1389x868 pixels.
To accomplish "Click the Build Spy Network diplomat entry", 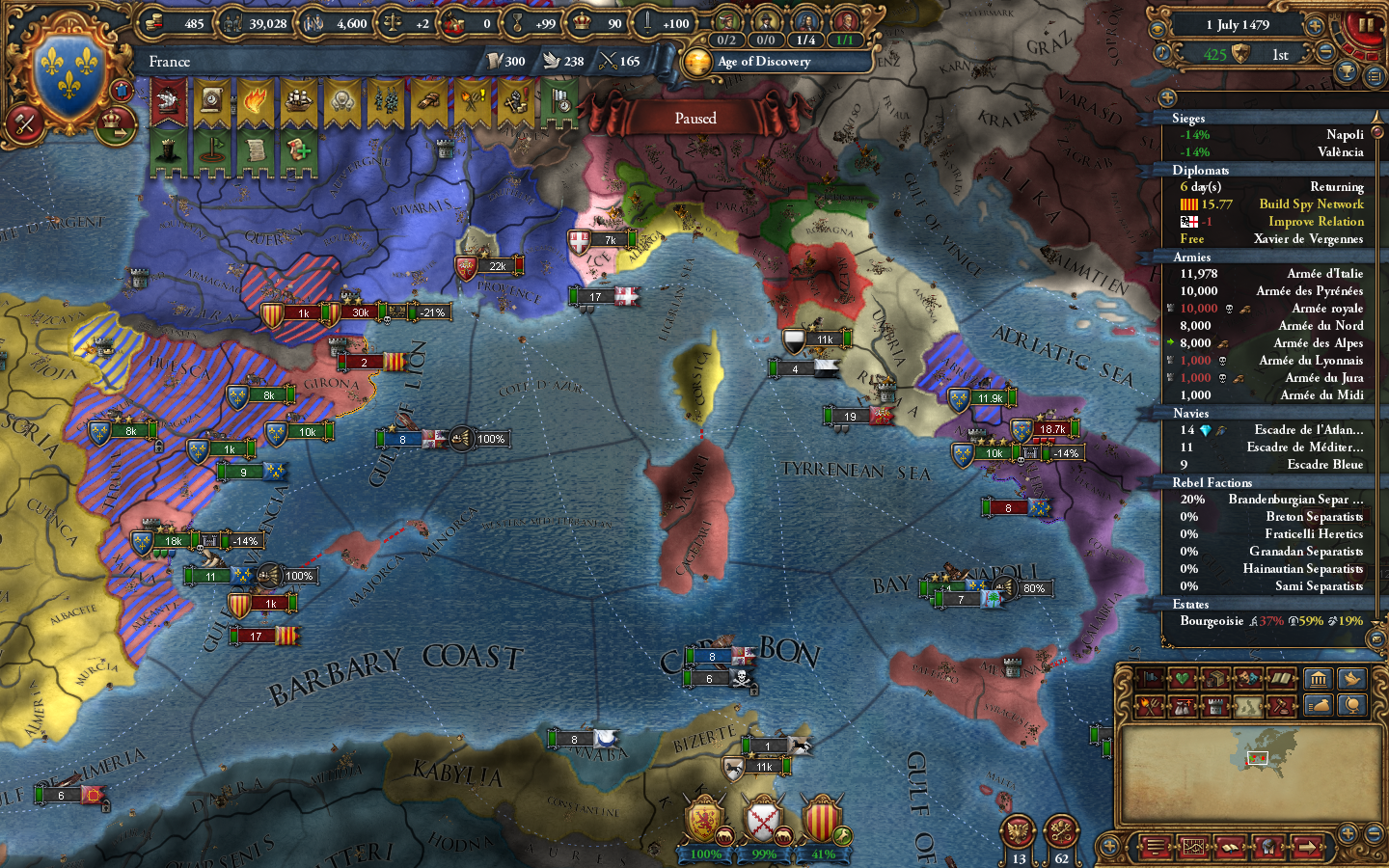I will click(x=1312, y=203).
